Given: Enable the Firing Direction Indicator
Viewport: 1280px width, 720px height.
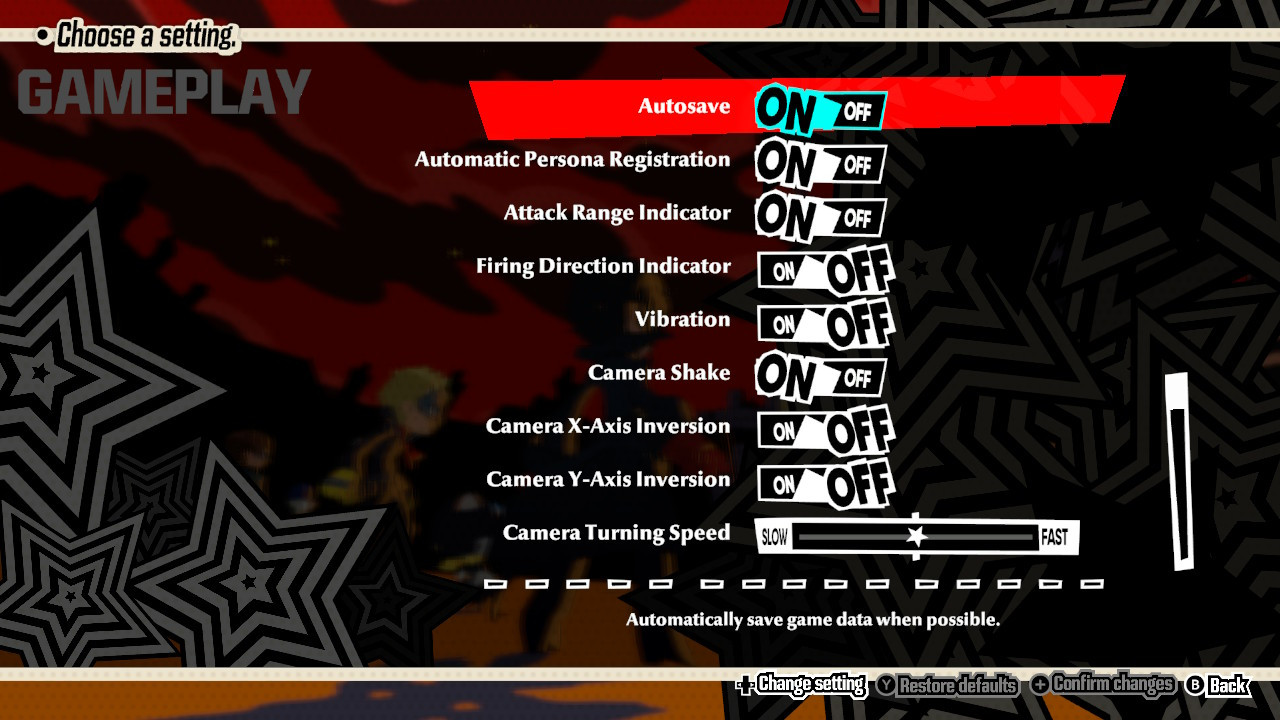Looking at the screenshot, I should tap(785, 272).
